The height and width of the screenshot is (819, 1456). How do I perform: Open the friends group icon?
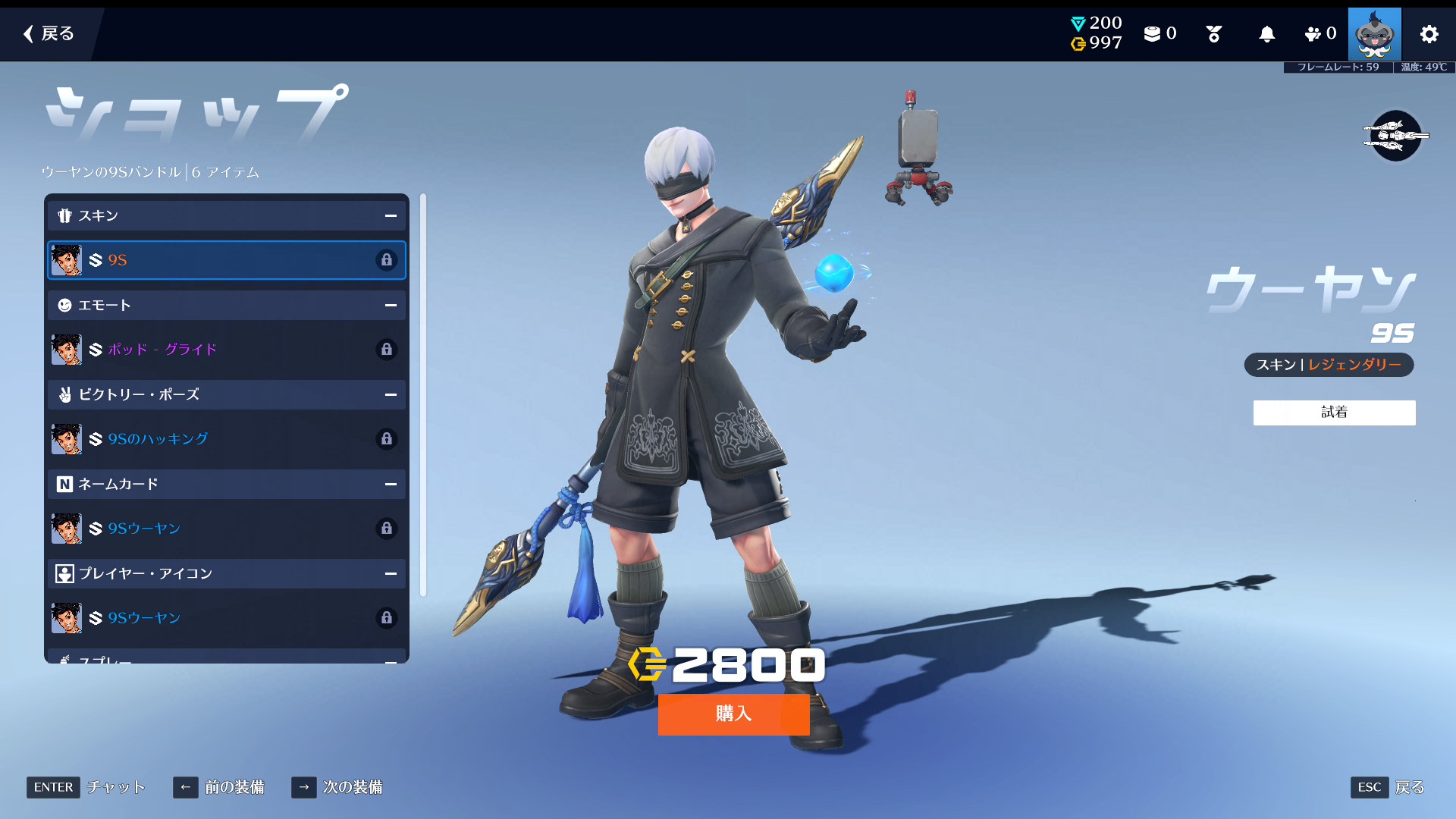pos(1313,34)
